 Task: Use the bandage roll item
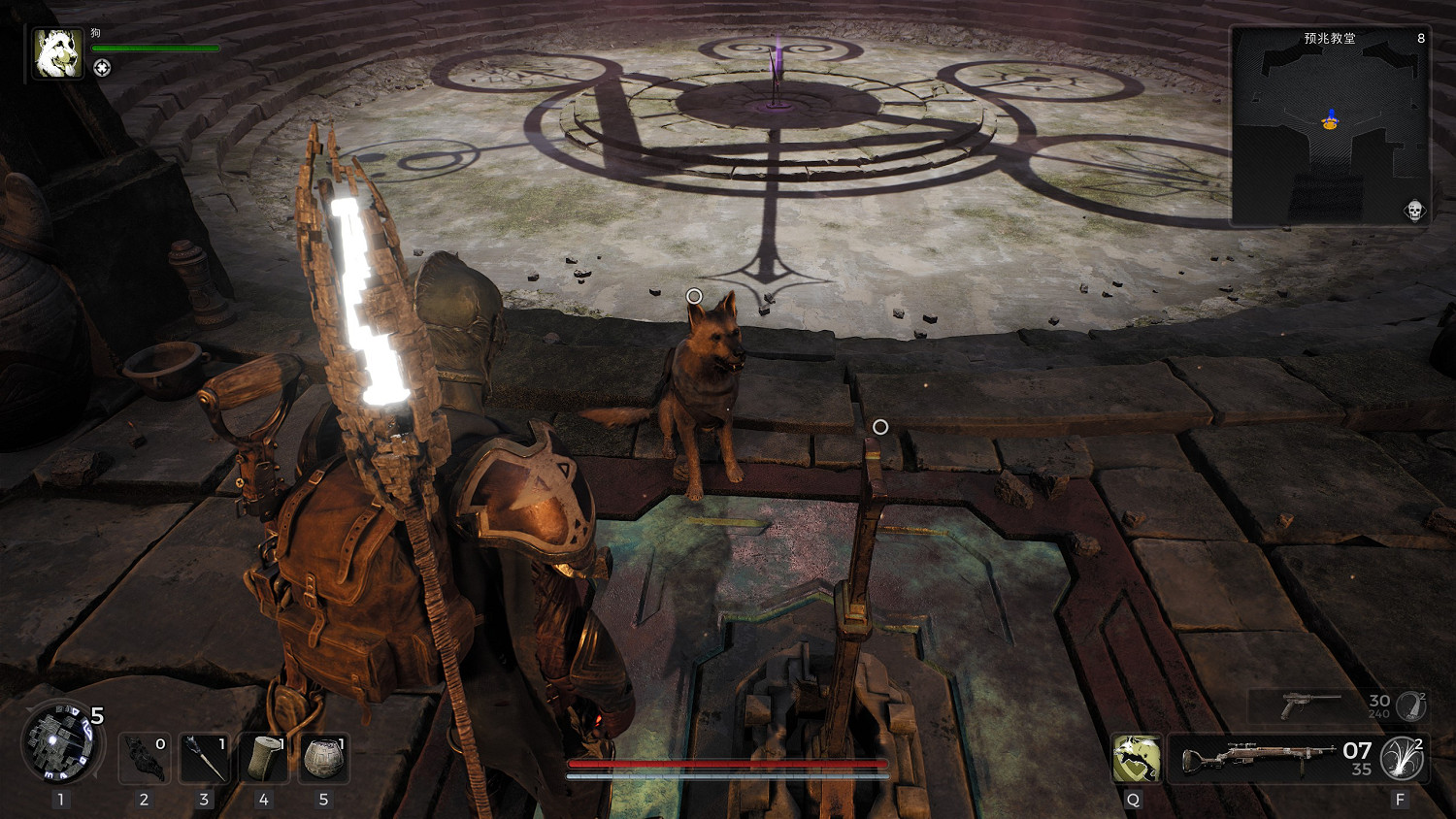[264, 758]
